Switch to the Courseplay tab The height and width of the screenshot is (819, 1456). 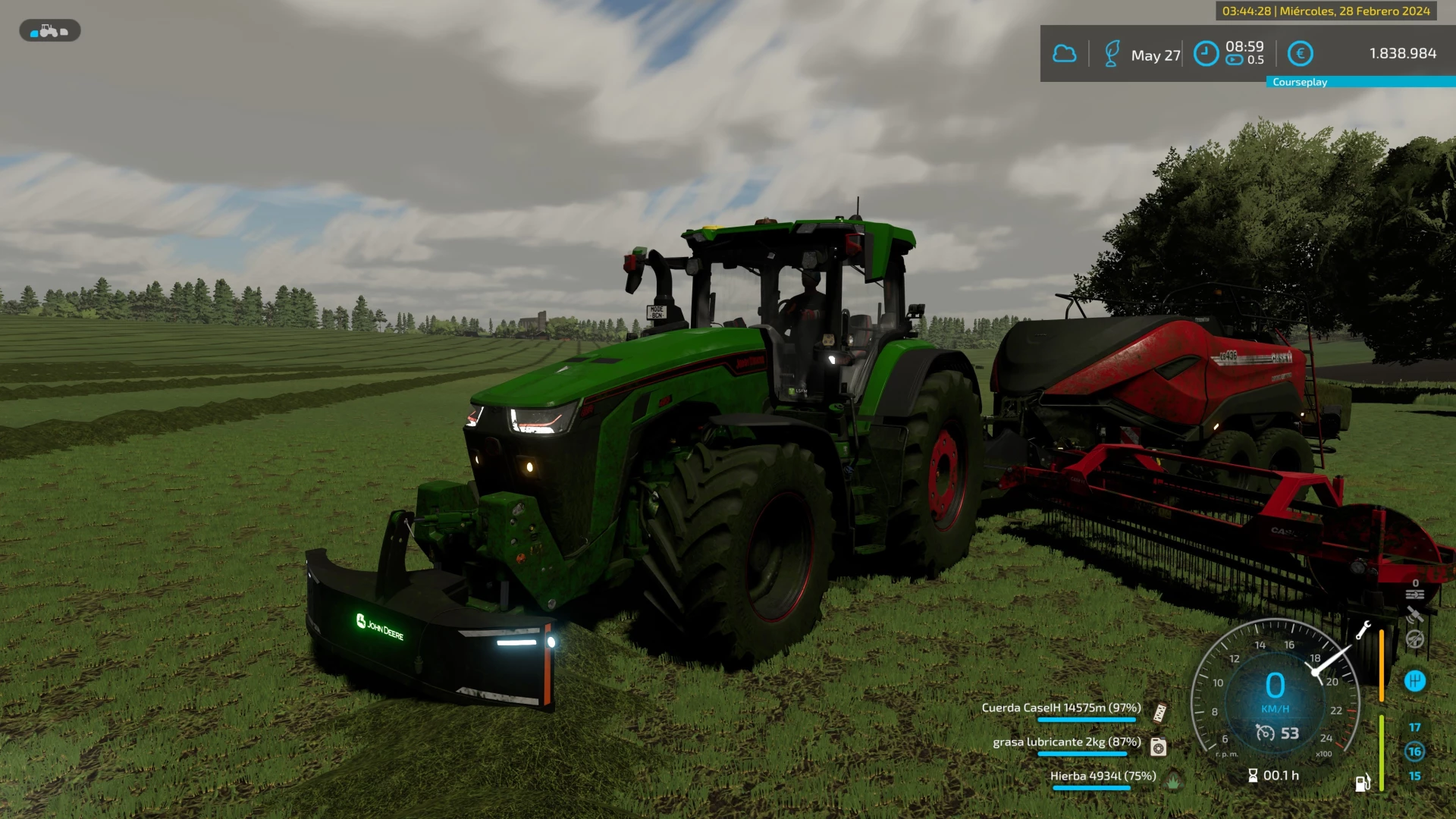click(1299, 81)
